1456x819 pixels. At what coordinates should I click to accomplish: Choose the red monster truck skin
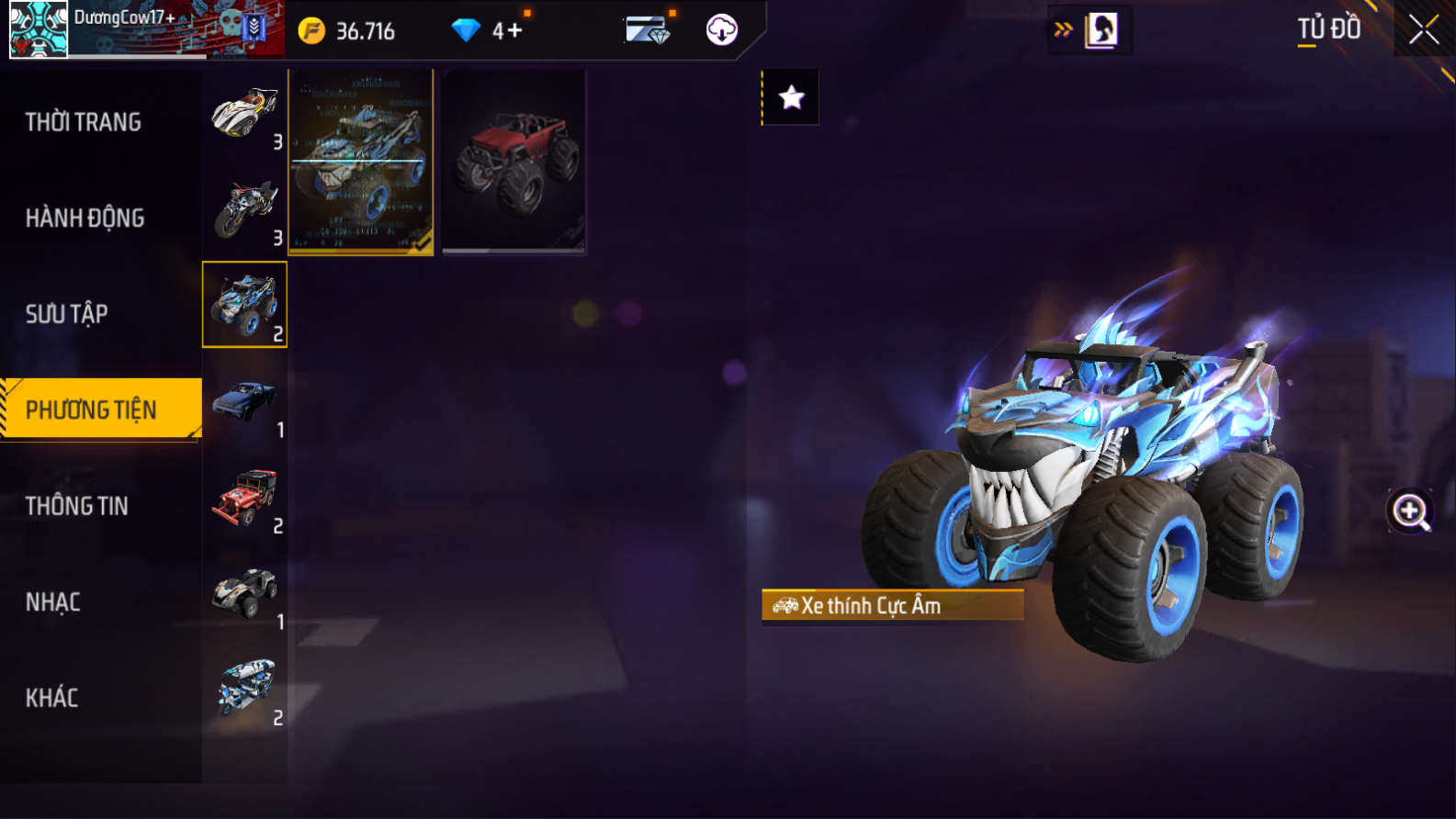(514, 163)
